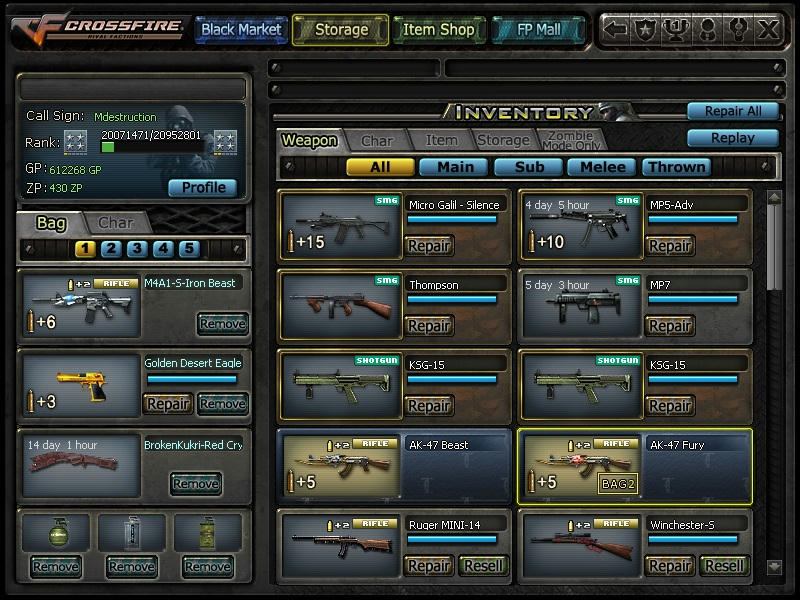
Task: Filter inventory to Melee weapons
Action: tap(602, 167)
